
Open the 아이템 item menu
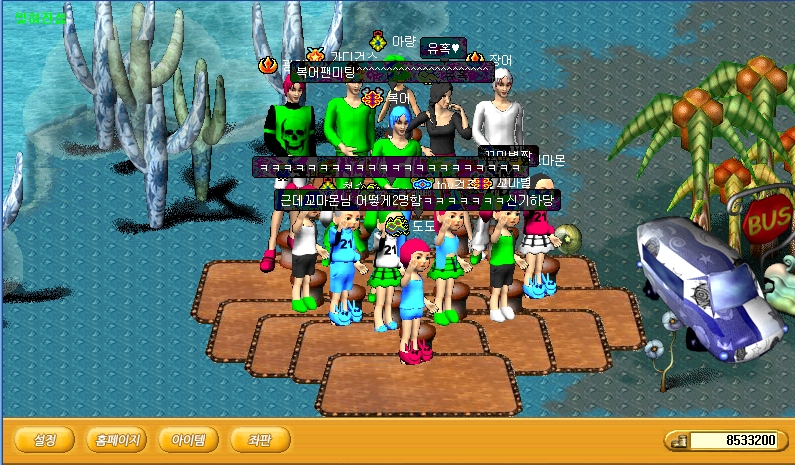pos(188,439)
